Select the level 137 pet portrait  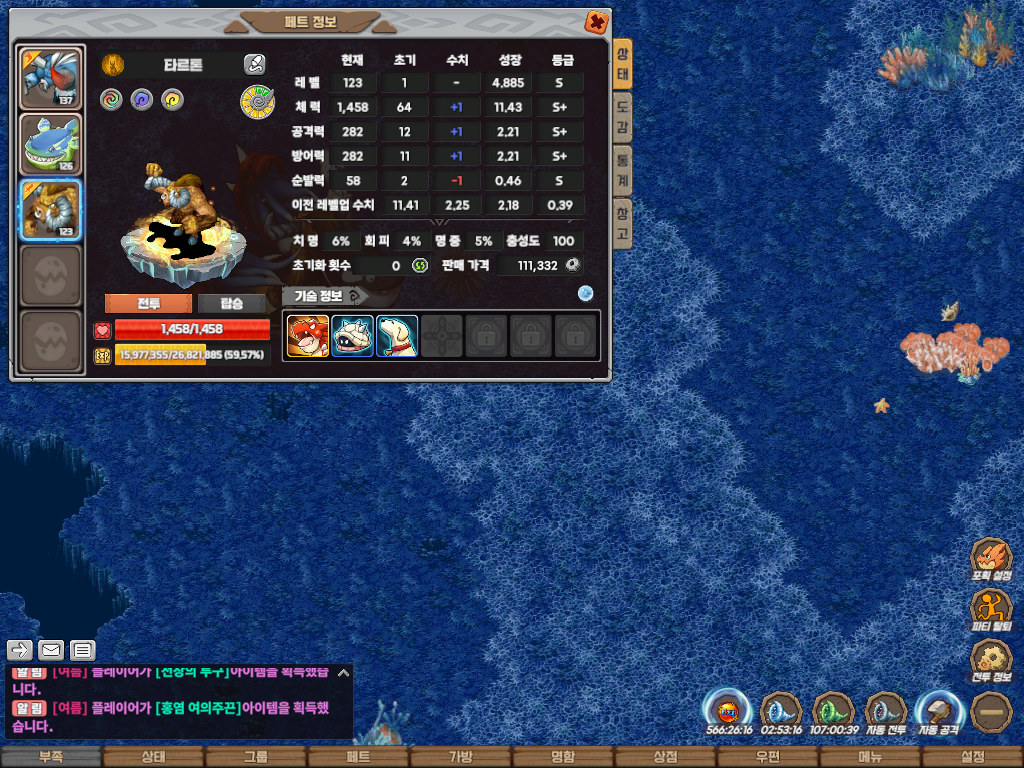[51, 77]
